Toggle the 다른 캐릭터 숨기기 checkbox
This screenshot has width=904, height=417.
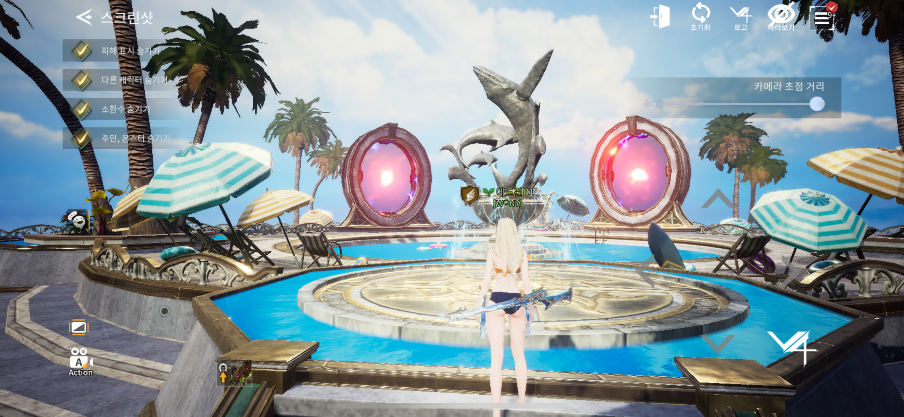click(x=82, y=79)
